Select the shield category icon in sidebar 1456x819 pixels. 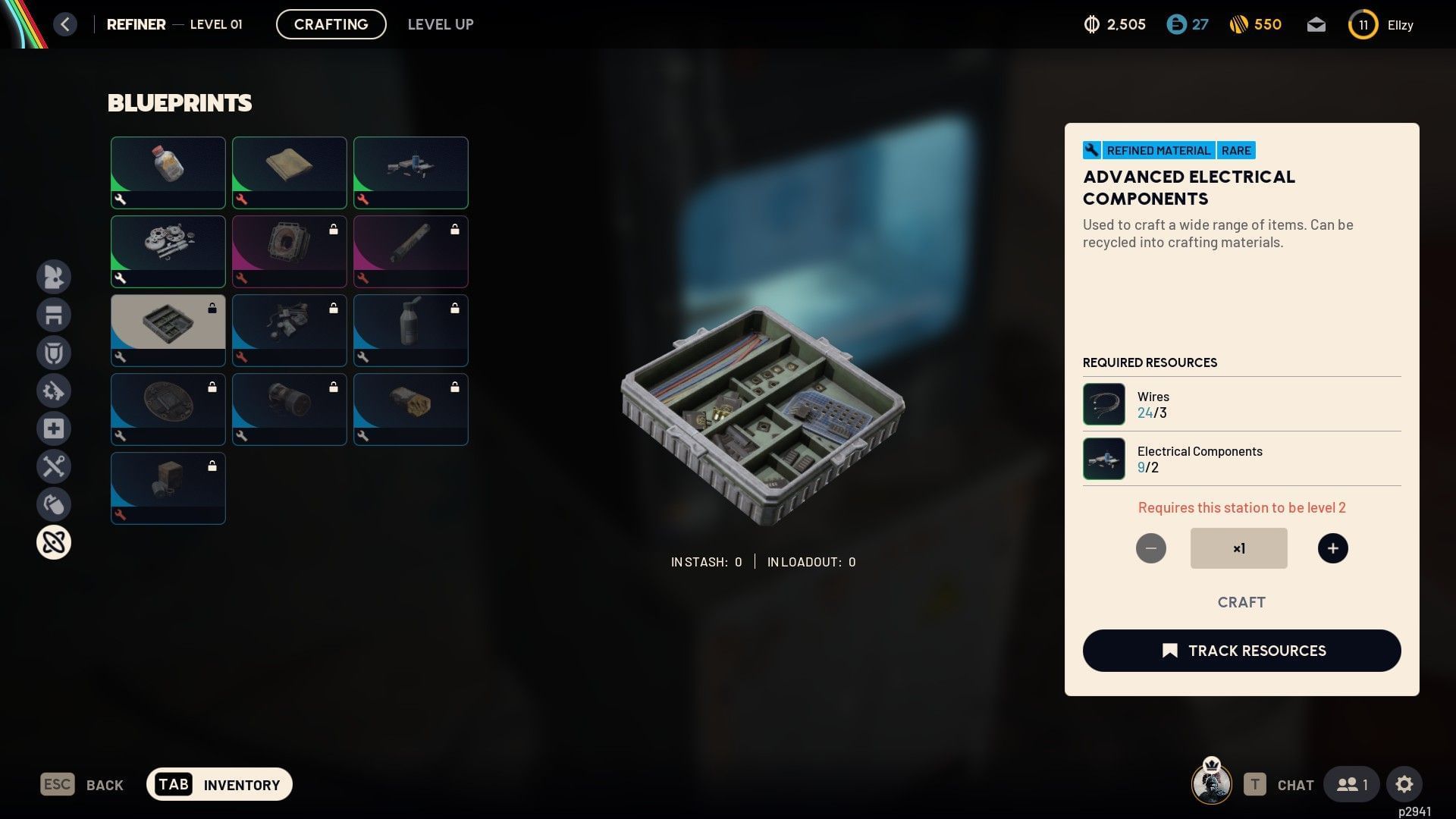54,353
